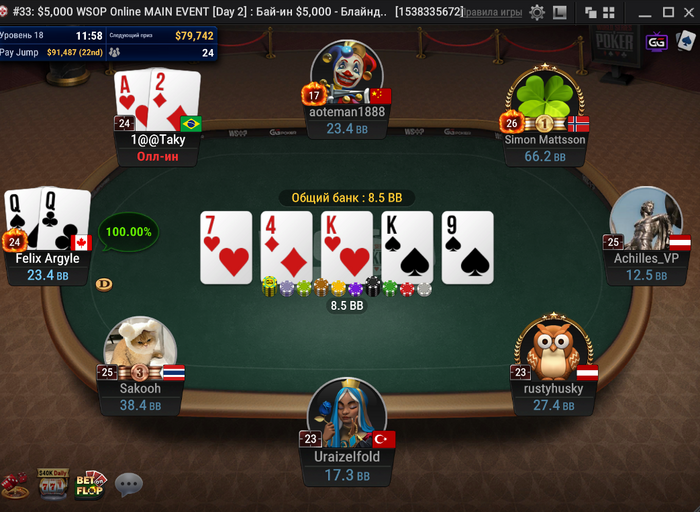Cascade tables with the overlapping windows icon
The image size is (700, 512).
589,13
